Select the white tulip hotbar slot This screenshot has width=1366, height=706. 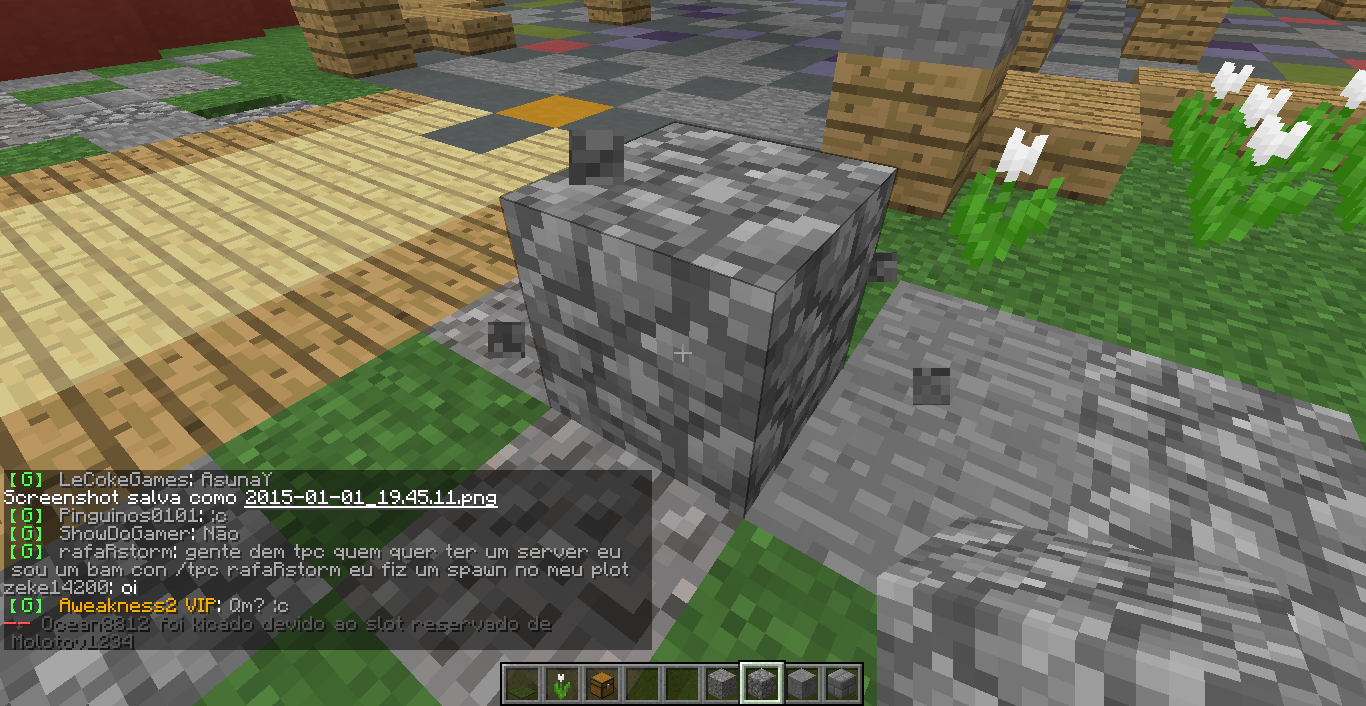561,684
